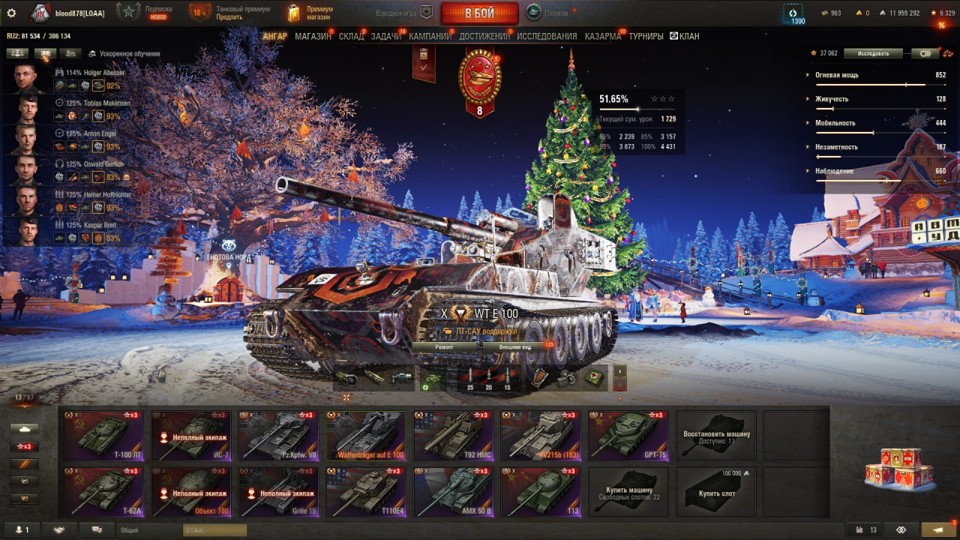This screenshot has width=960, height=540.
Task: Choose the T92 HMC tank
Action: click(x=453, y=435)
